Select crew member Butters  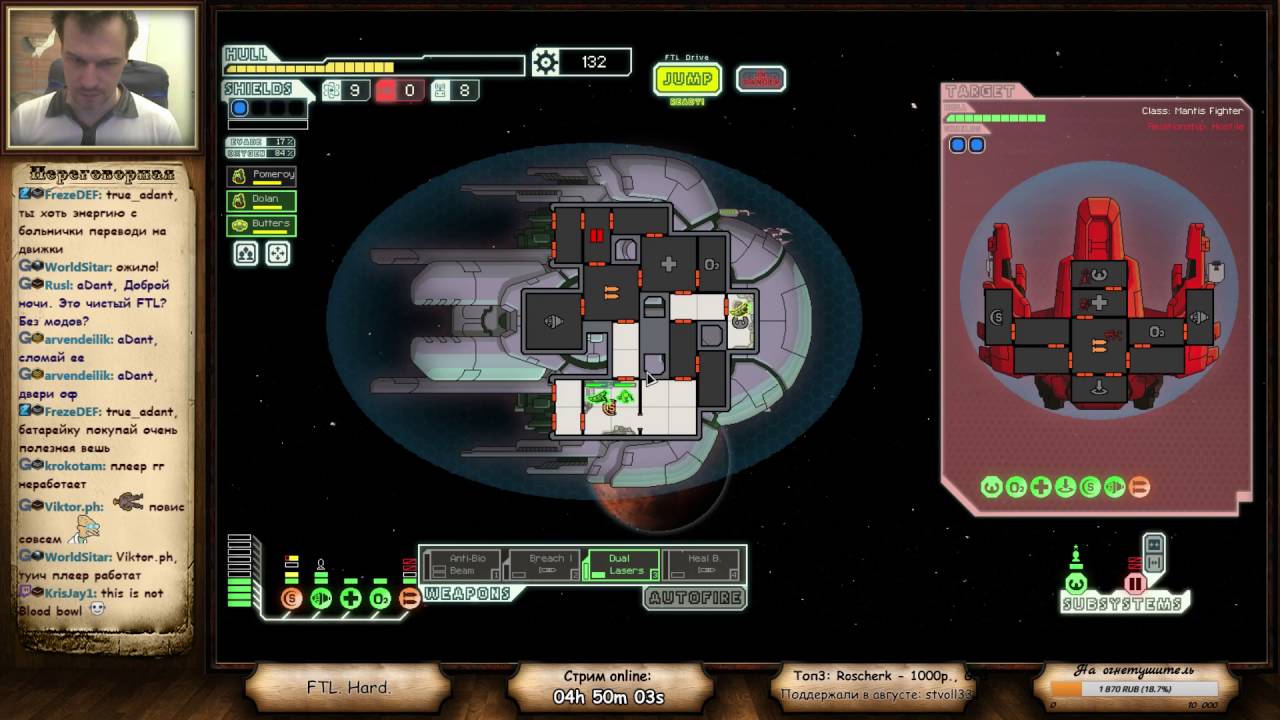[x=261, y=225]
